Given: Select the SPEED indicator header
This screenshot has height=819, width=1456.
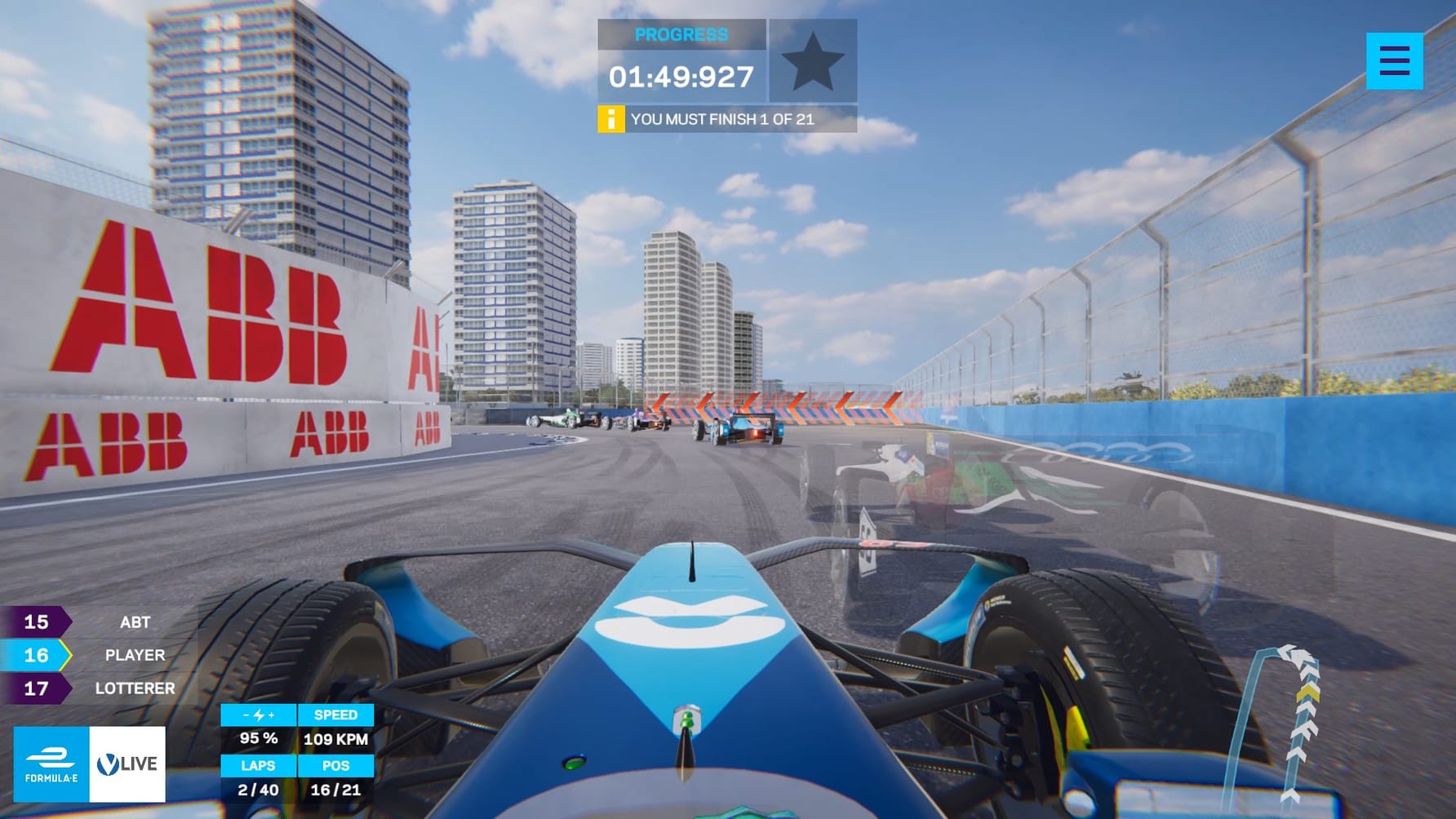Looking at the screenshot, I should click(335, 715).
